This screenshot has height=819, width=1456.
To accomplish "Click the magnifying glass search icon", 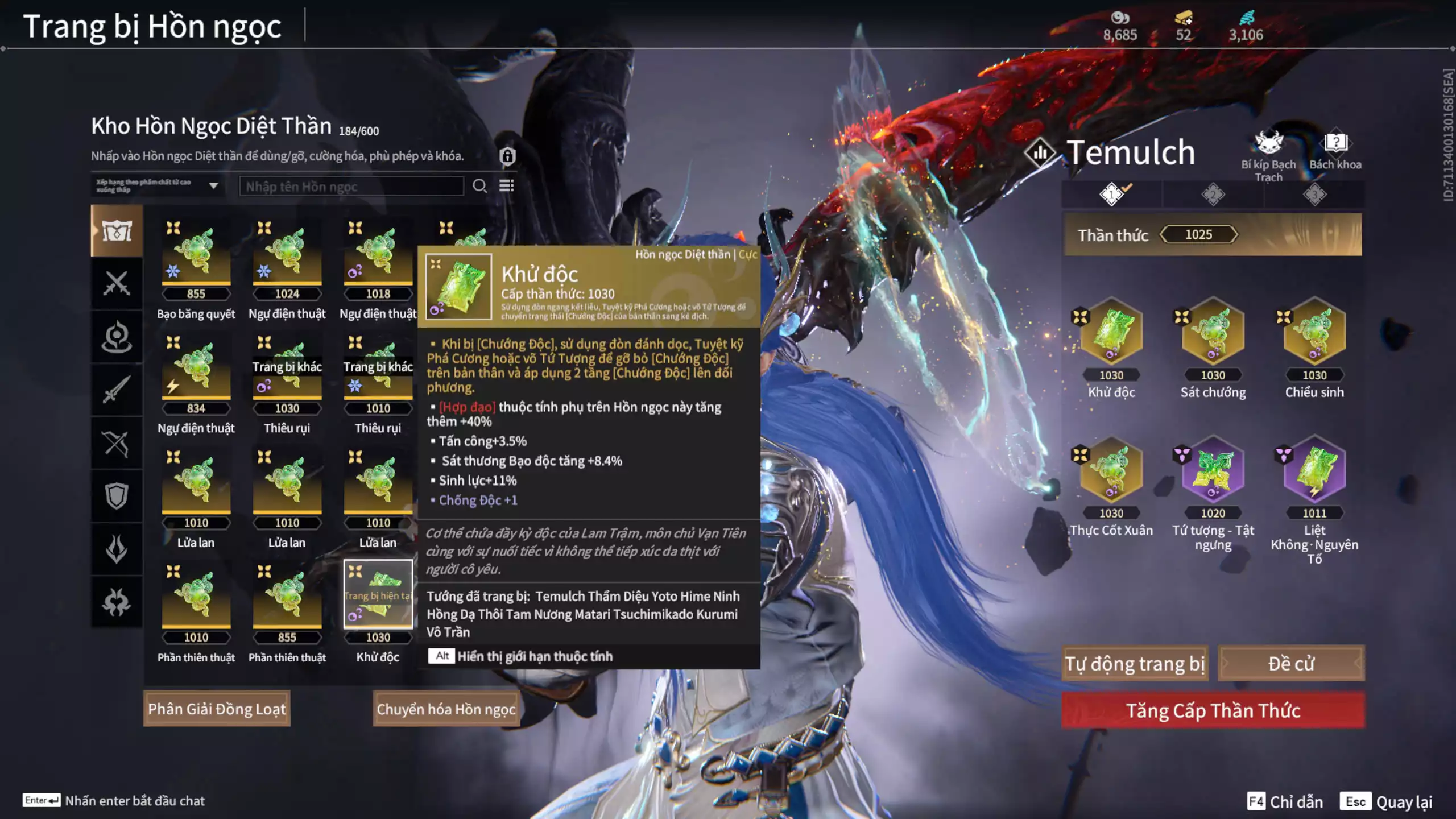I will click(479, 186).
